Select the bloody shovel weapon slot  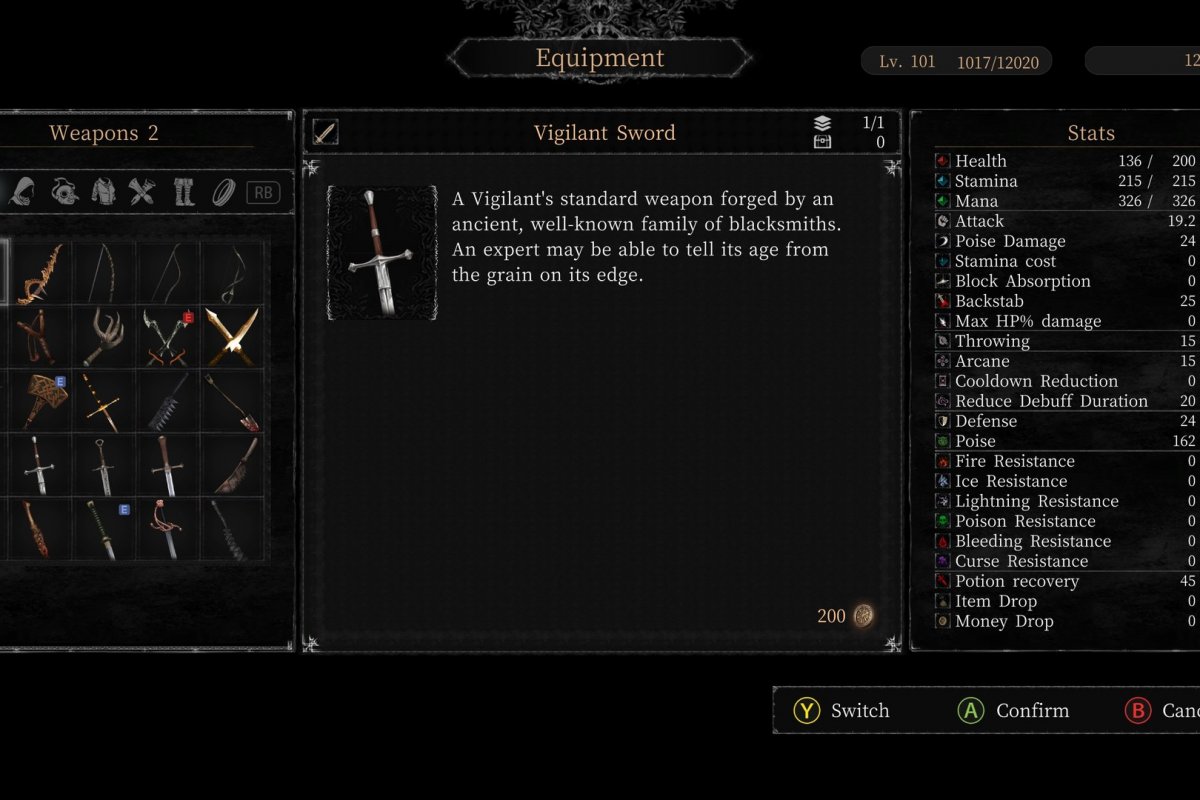point(232,400)
